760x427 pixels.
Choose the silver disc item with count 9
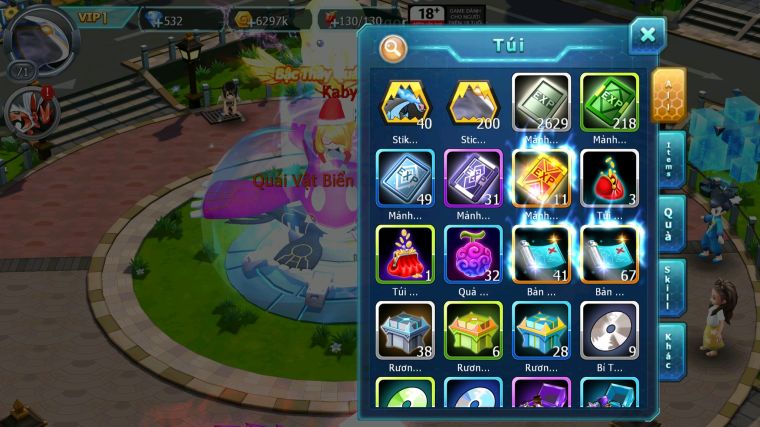(609, 331)
